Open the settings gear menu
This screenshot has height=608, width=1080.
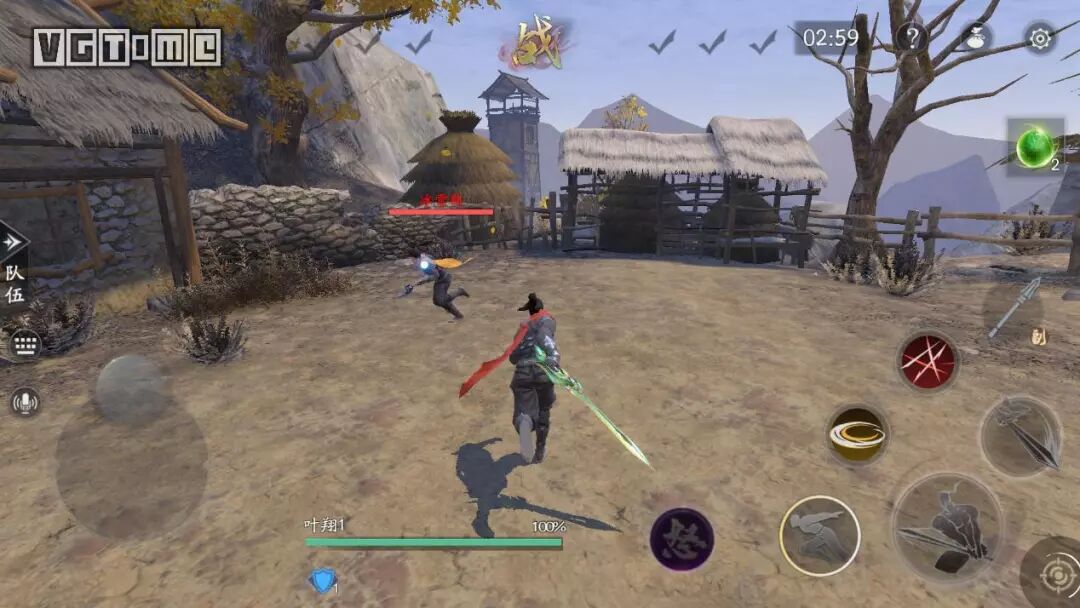[1040, 38]
